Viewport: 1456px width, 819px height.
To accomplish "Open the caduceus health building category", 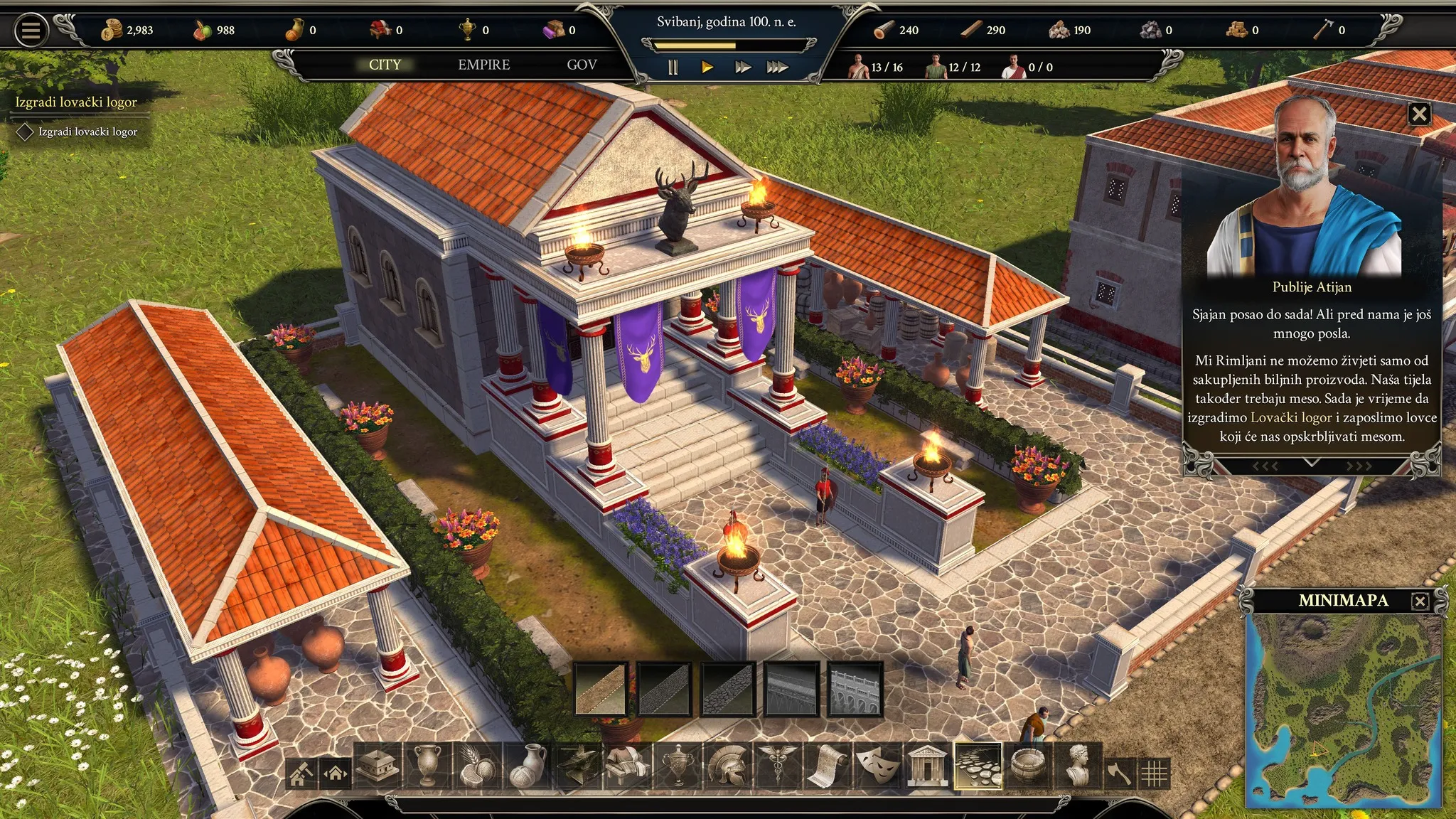I will click(776, 766).
